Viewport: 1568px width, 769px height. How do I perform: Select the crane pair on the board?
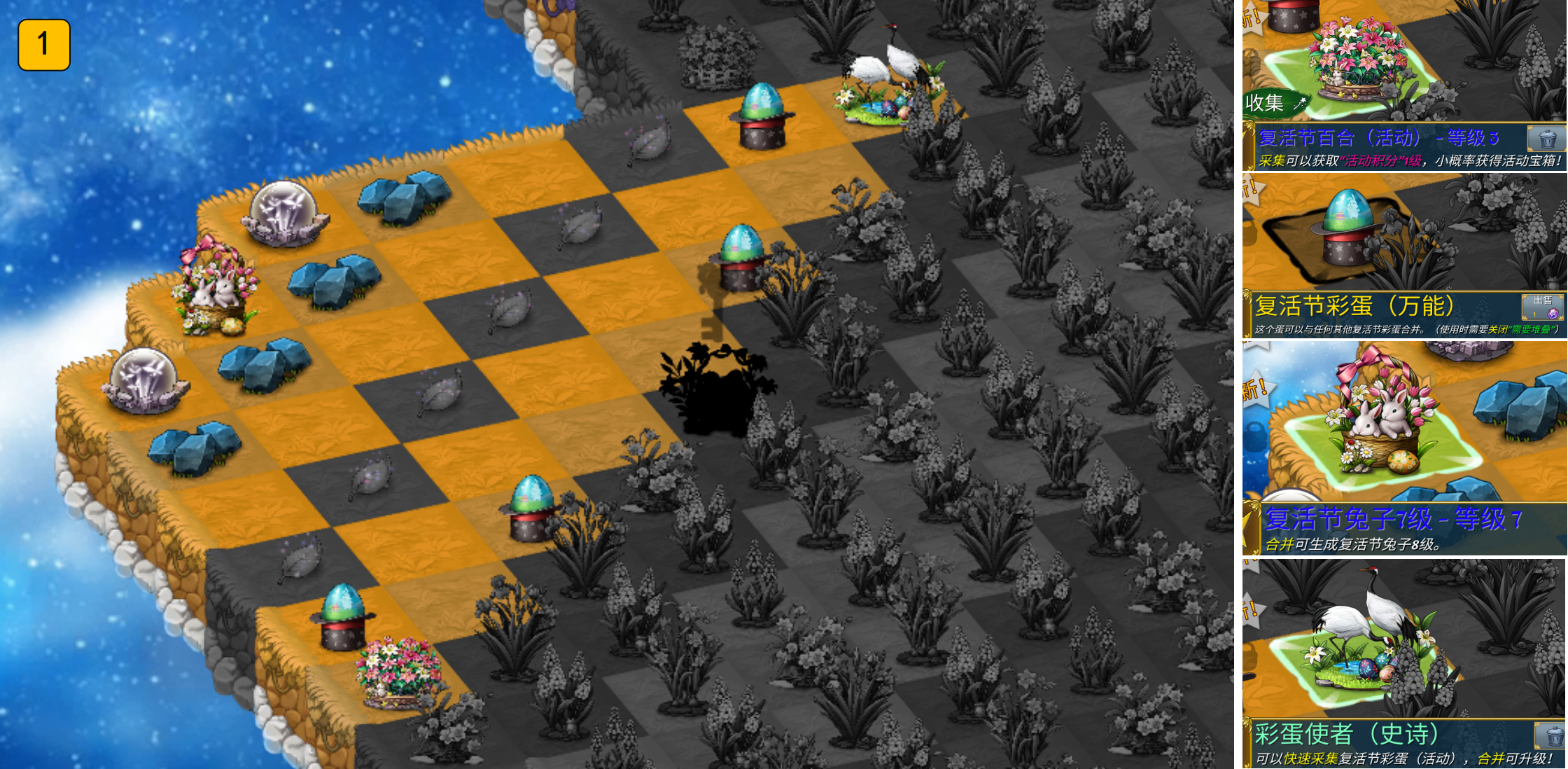pos(889,81)
